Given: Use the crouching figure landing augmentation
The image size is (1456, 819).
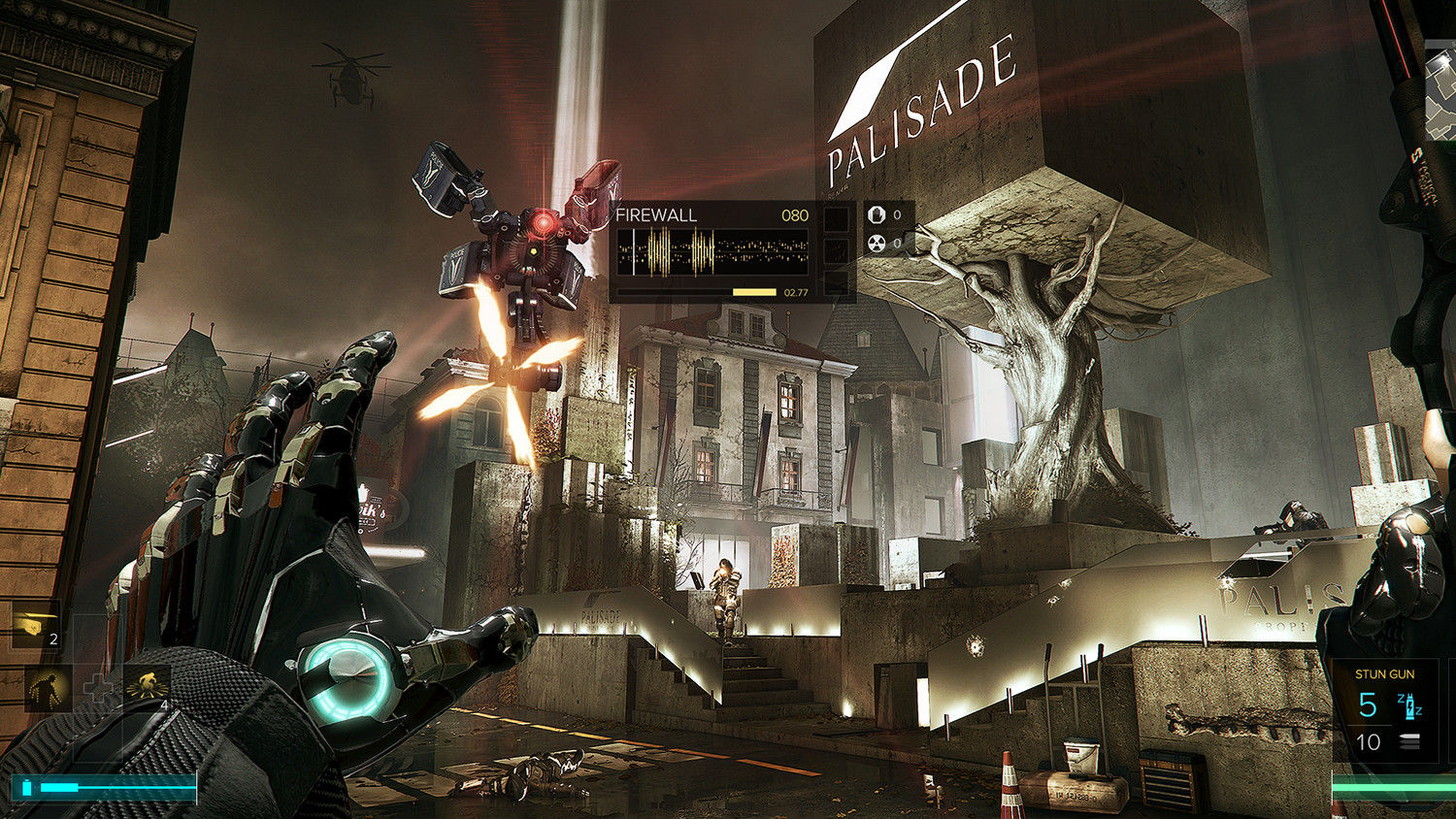Looking at the screenshot, I should [x=148, y=688].
